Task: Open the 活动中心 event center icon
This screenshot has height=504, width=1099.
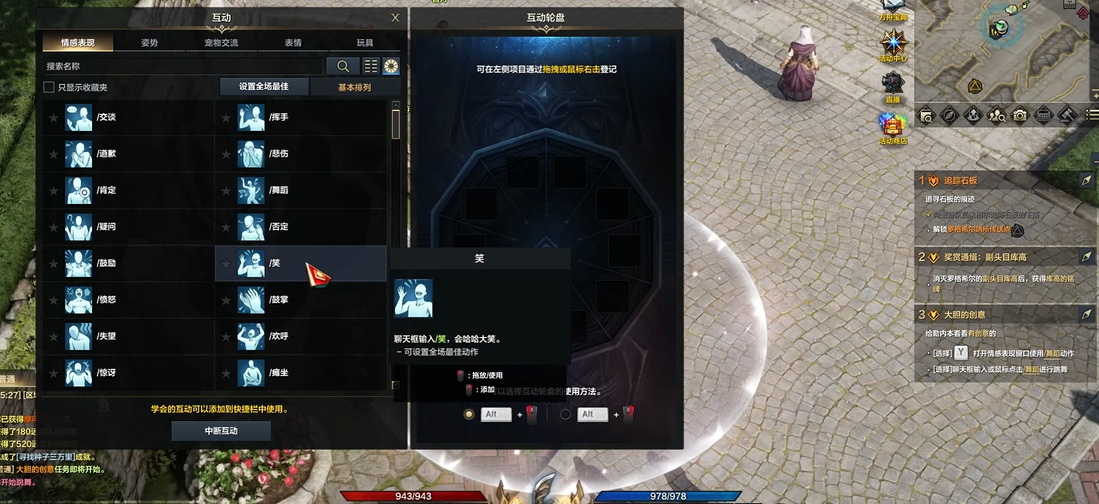Action: click(x=893, y=47)
